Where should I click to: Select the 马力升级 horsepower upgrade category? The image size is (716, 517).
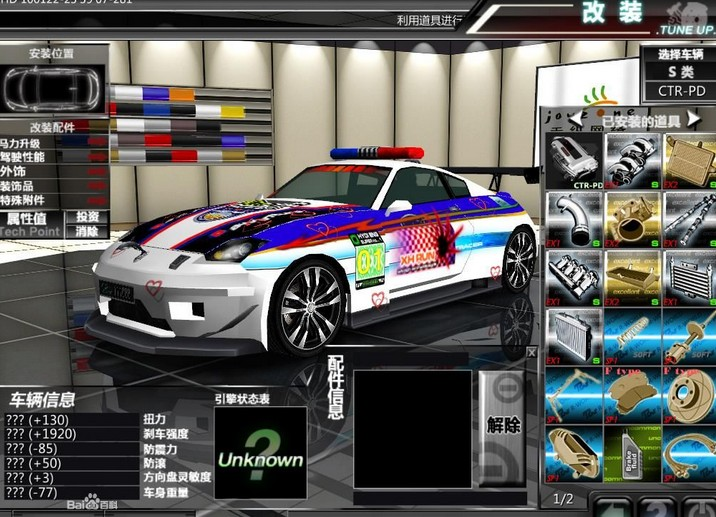click(x=30, y=143)
